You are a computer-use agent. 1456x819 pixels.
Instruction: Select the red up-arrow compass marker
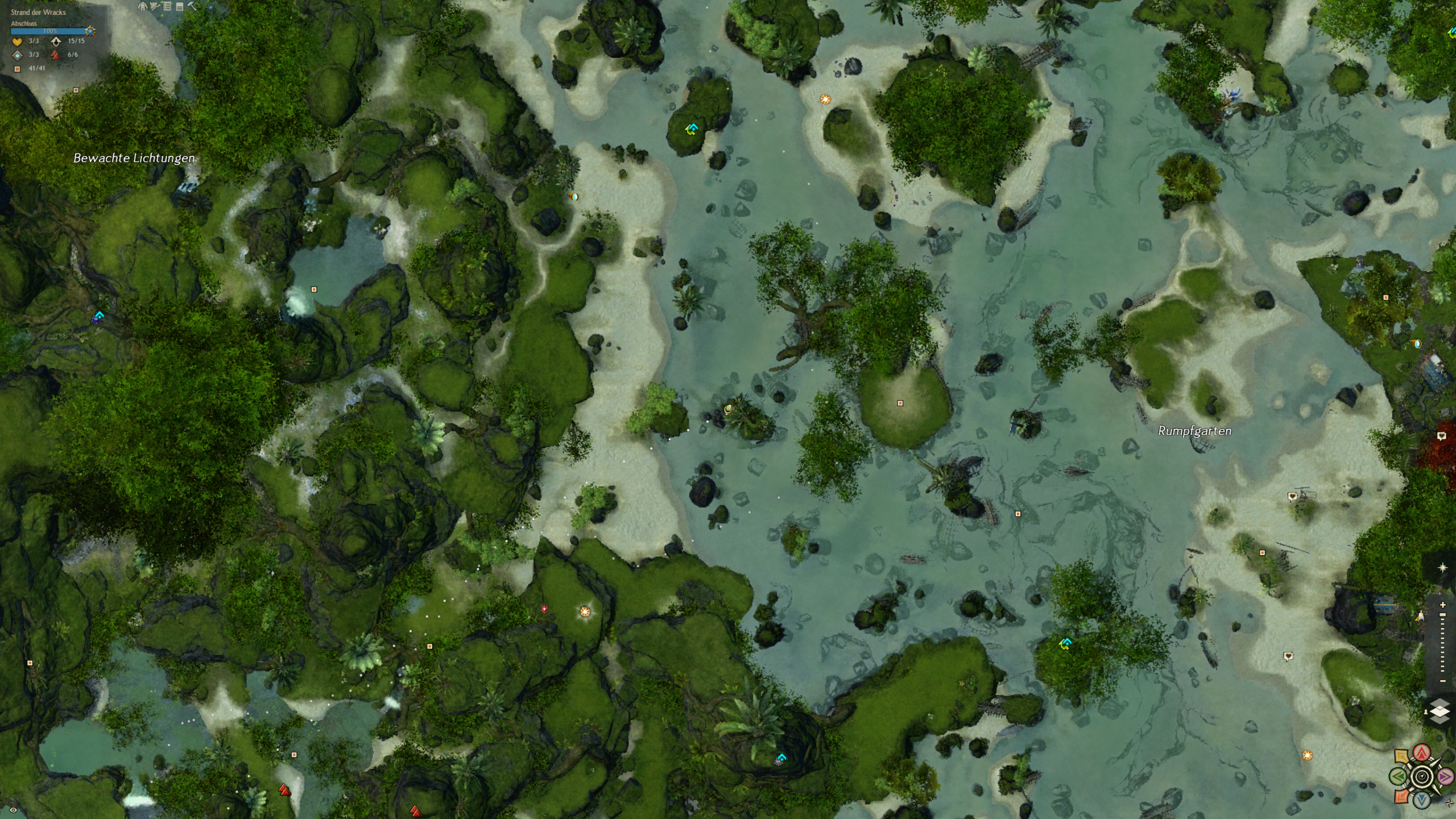[x=1422, y=752]
